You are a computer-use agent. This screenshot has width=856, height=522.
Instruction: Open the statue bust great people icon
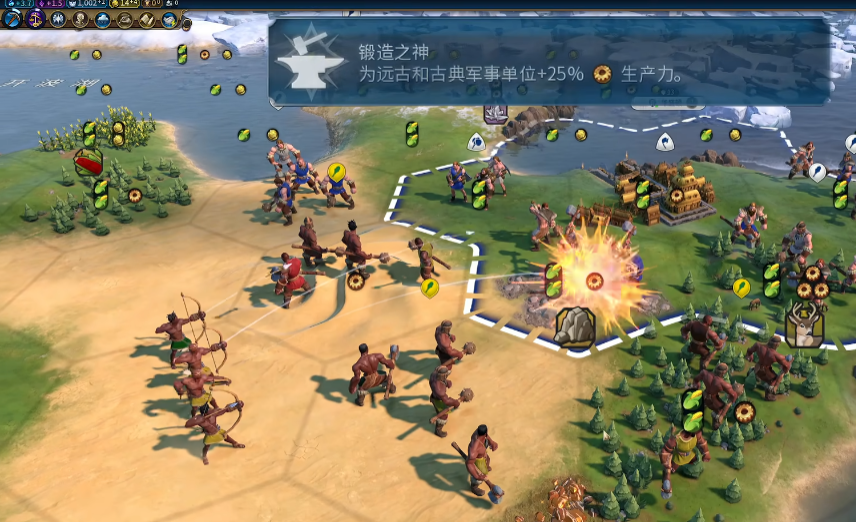[80, 19]
